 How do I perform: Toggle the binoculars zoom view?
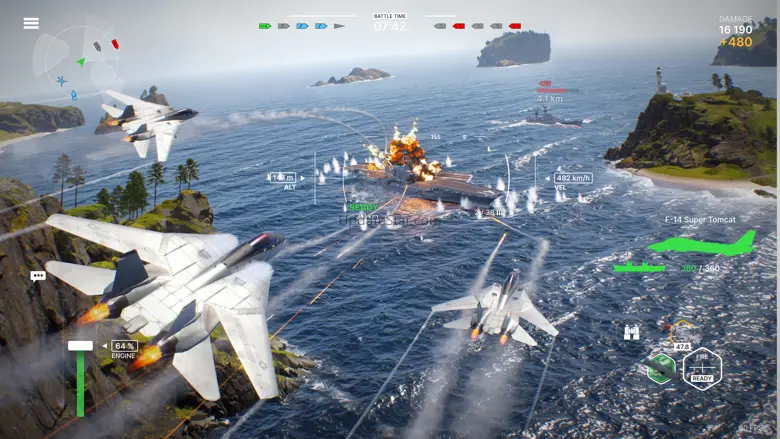pos(632,333)
